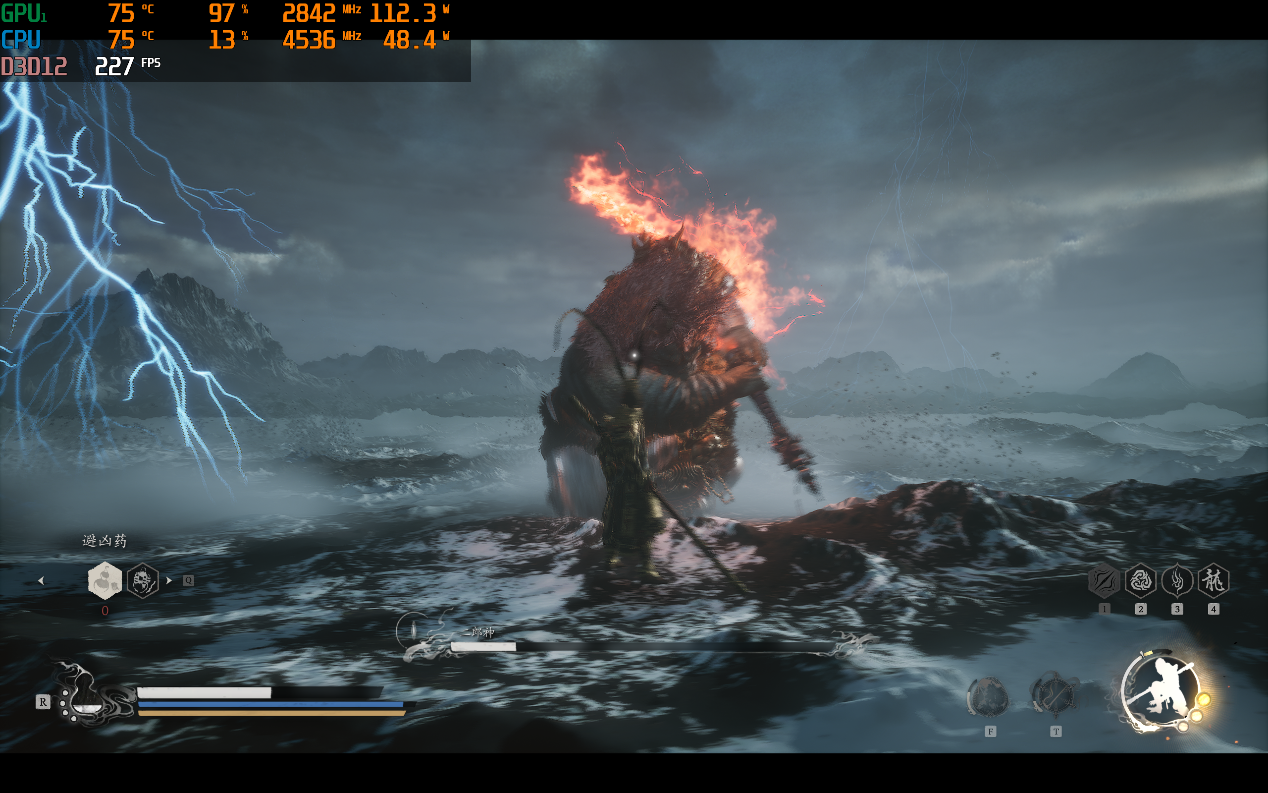1268x793 pixels.
Task: Click the left arrow of the quick item selector
Action: coord(41,580)
